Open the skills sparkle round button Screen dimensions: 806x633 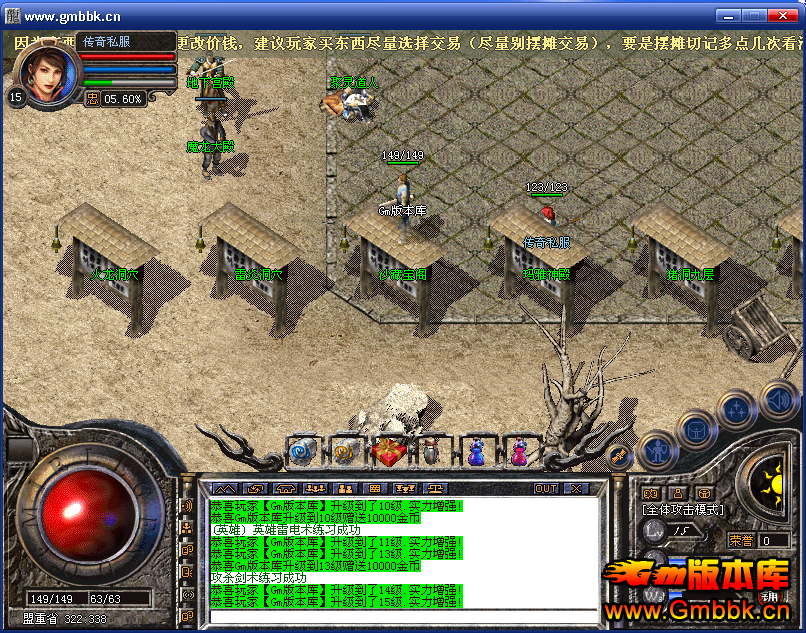click(x=736, y=410)
